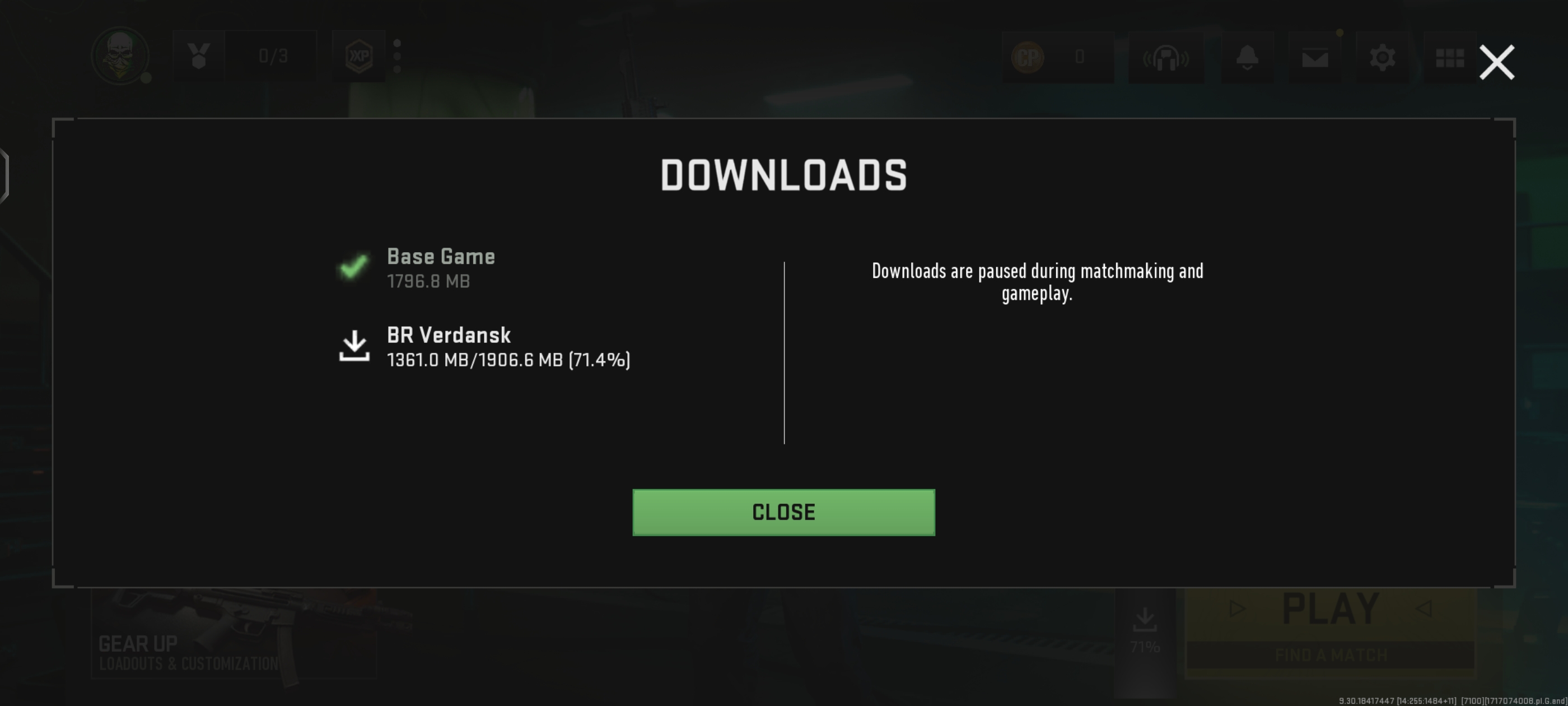Click the green CLOSE button

[783, 512]
